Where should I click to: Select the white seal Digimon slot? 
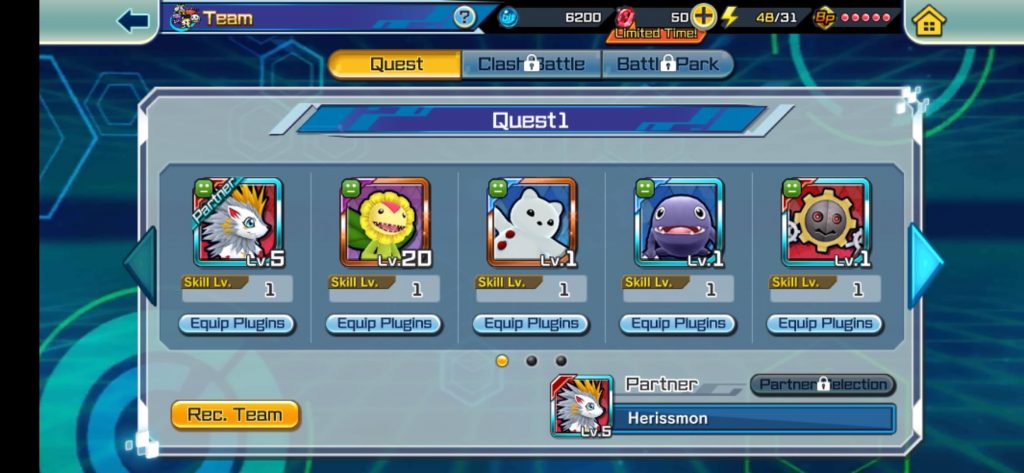click(531, 223)
